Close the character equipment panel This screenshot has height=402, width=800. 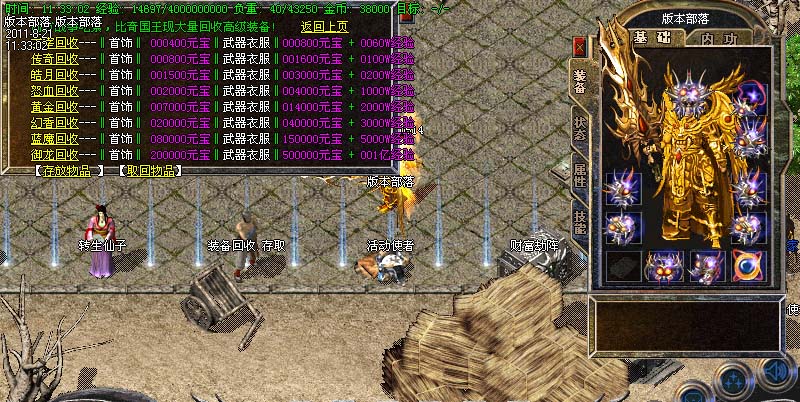pos(579,47)
